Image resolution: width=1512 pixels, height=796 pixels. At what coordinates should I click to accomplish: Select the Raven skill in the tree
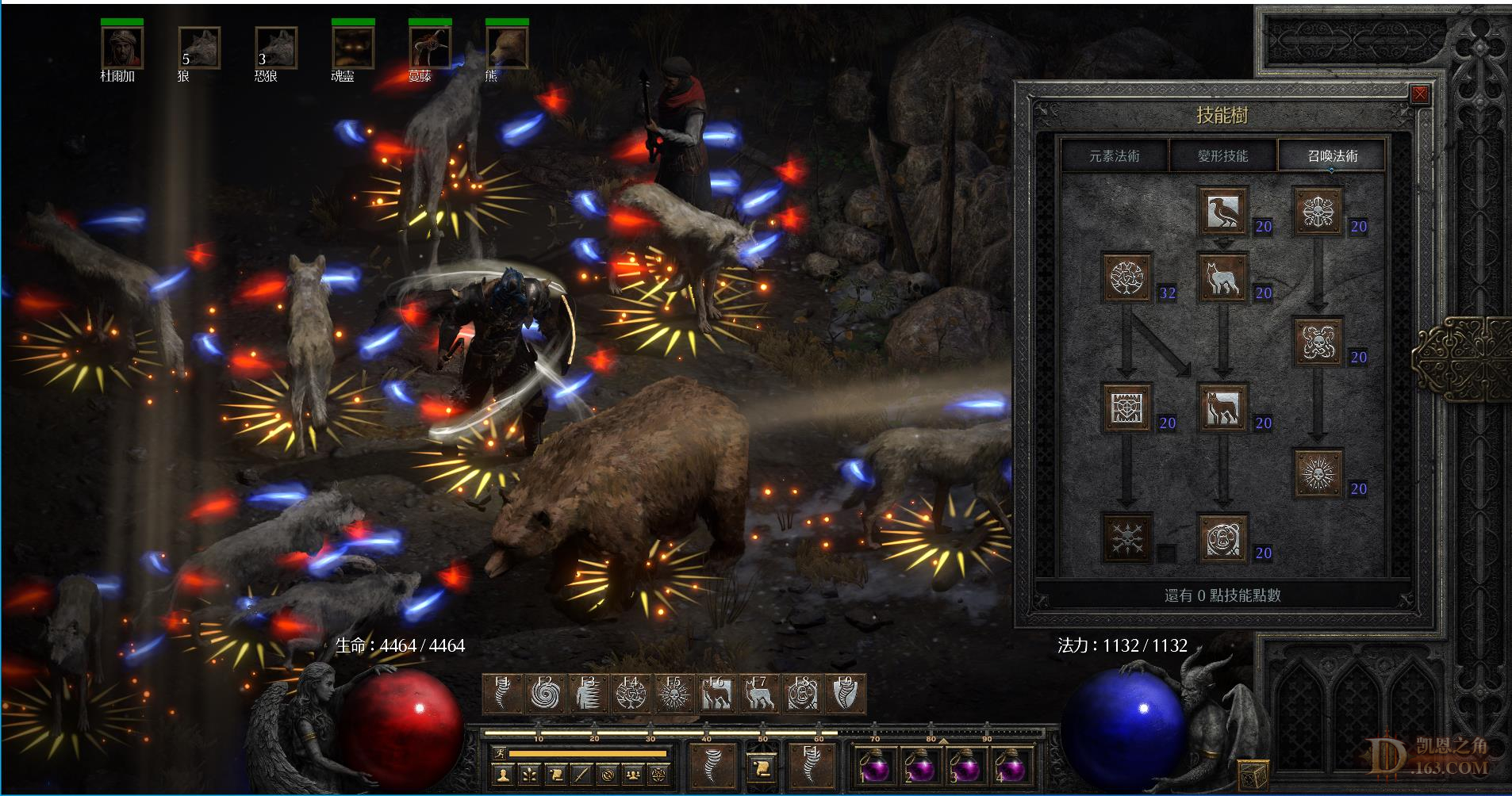1222,211
